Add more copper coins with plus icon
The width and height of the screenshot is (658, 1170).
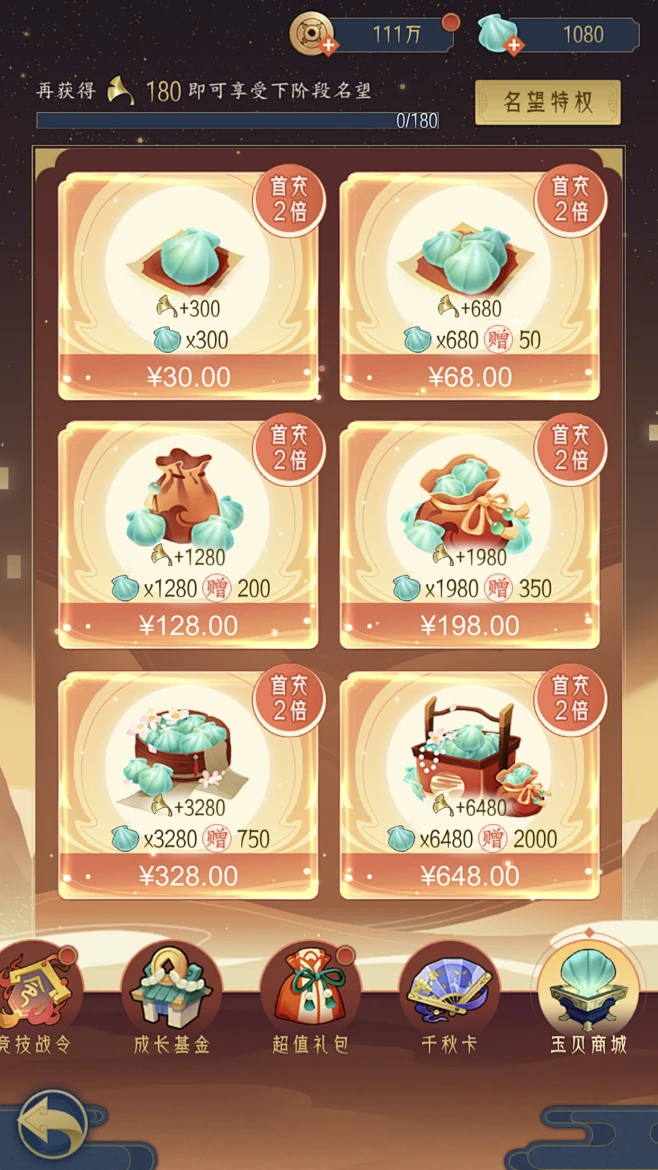point(327,47)
